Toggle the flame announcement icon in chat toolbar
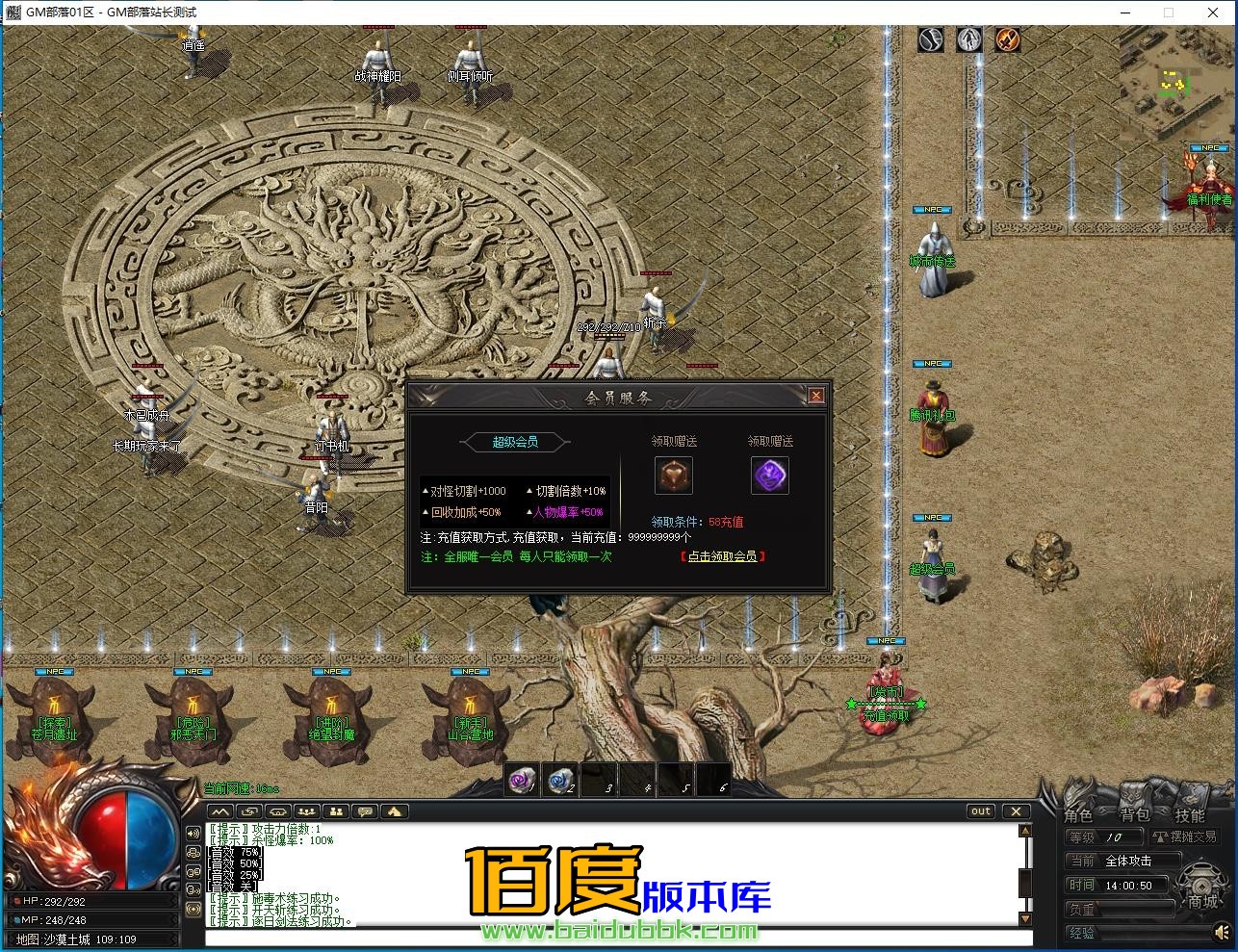 coord(393,811)
